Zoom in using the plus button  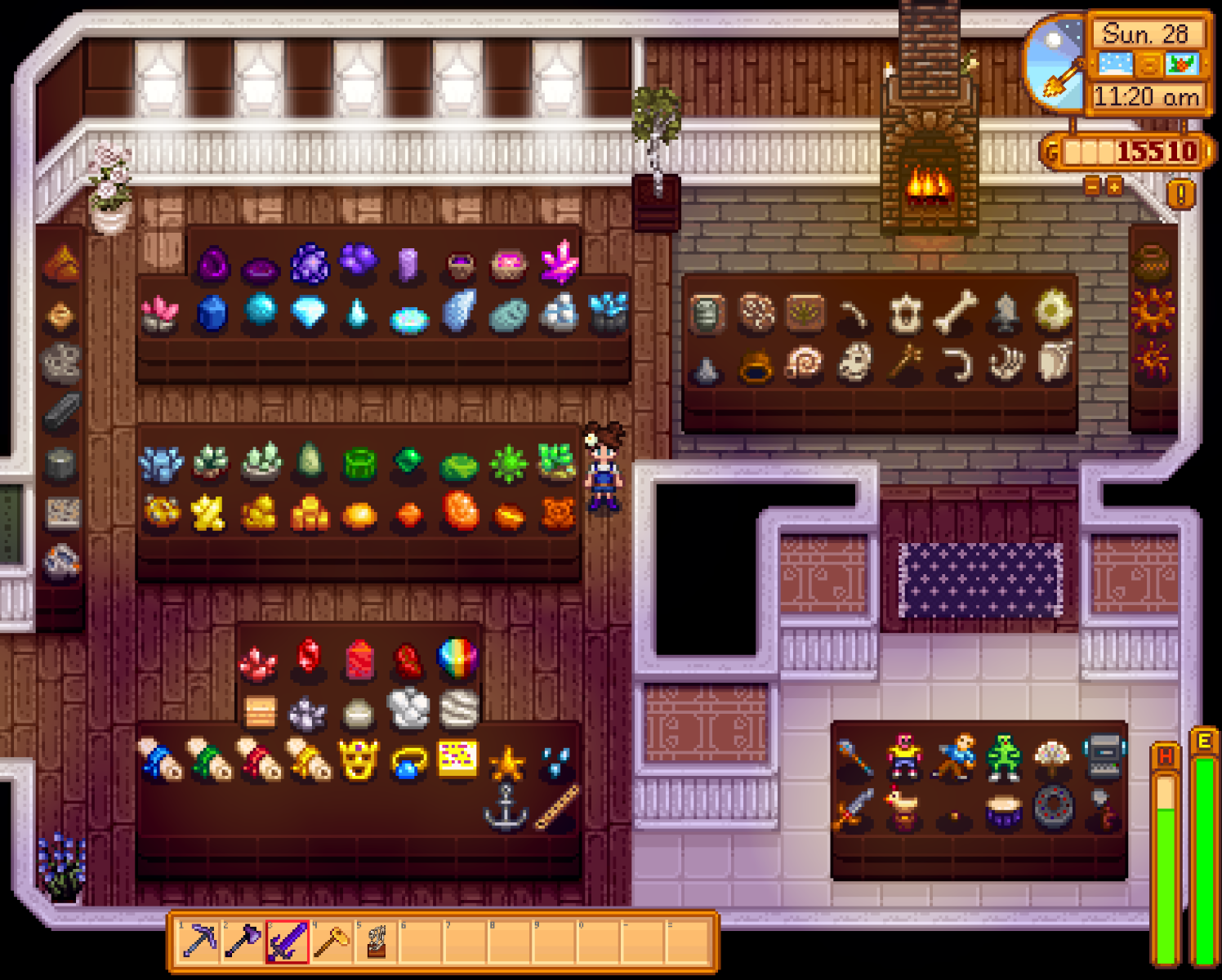(x=1116, y=186)
